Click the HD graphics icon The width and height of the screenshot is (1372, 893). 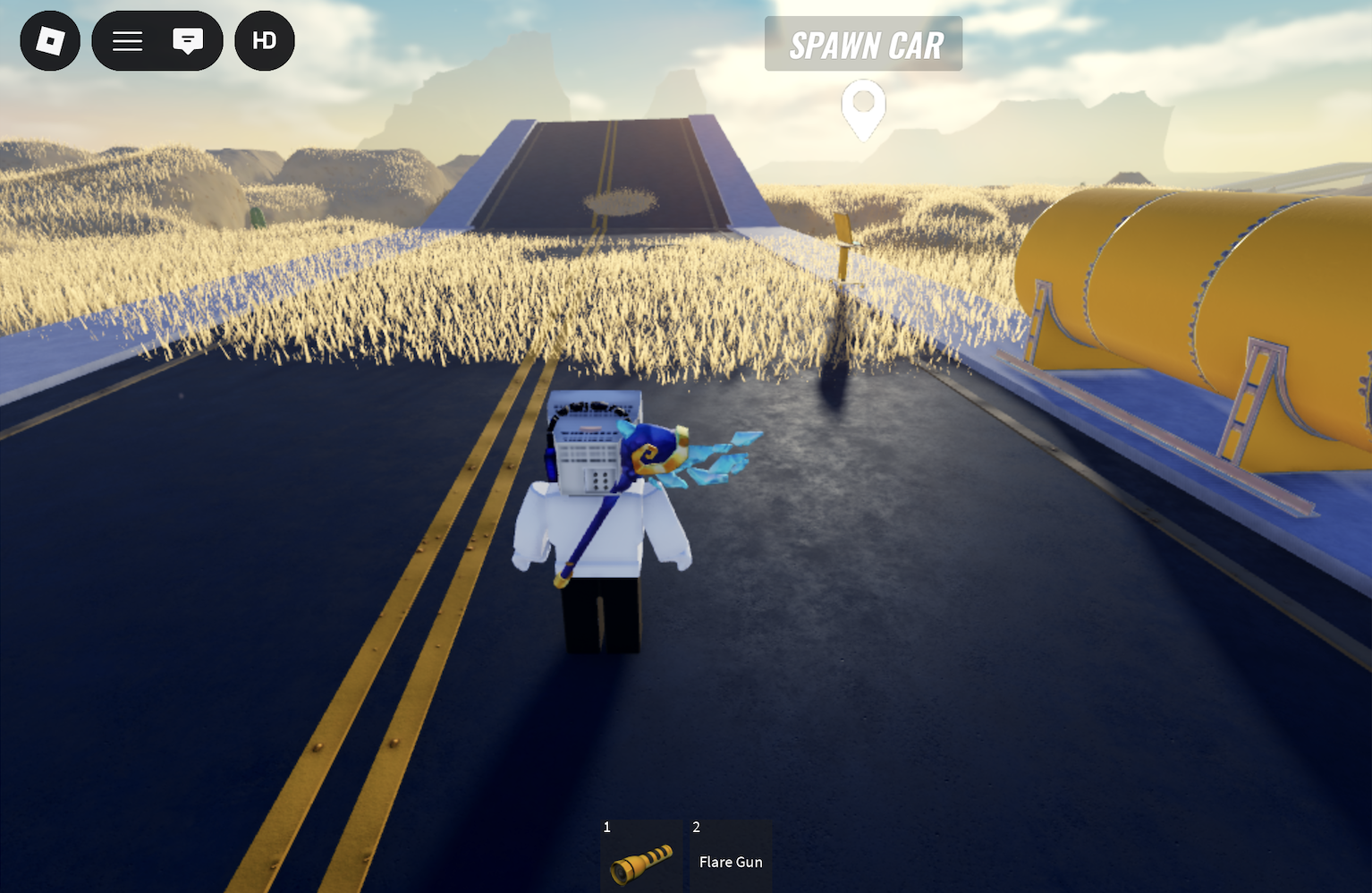[264, 40]
